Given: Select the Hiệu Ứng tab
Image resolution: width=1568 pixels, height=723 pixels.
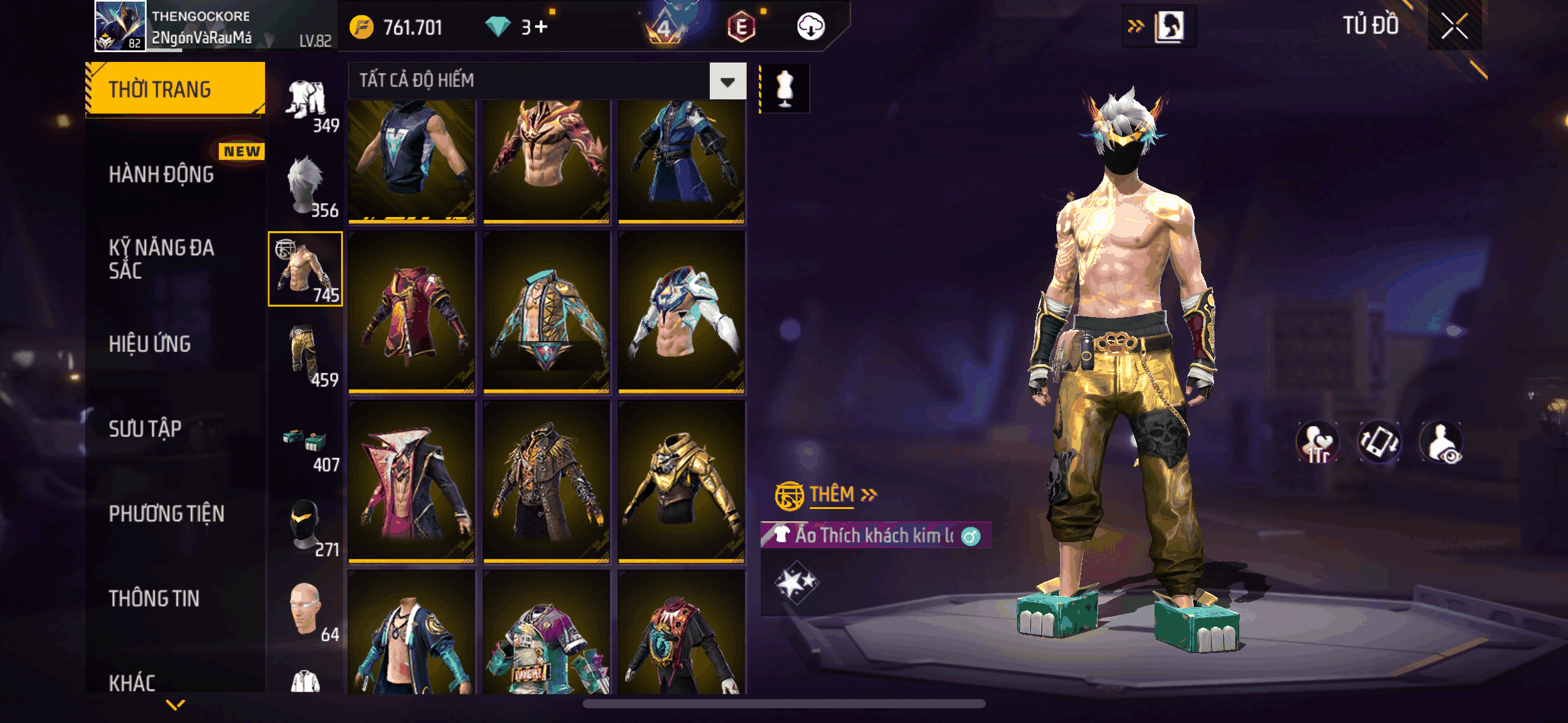Looking at the screenshot, I should point(150,344).
